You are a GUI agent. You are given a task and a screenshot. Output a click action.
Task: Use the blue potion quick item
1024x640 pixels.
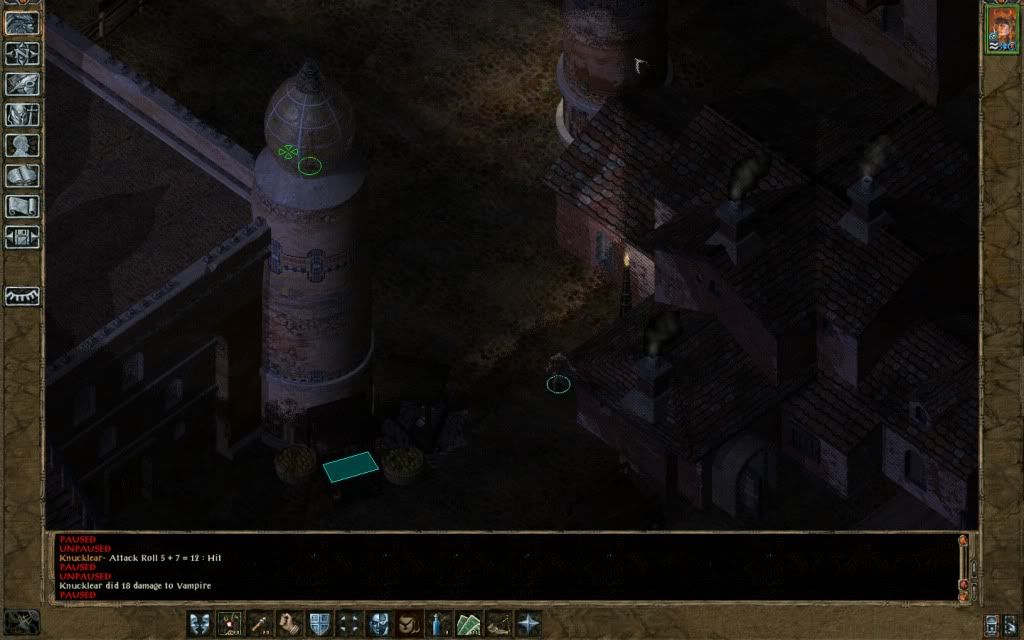point(439,623)
